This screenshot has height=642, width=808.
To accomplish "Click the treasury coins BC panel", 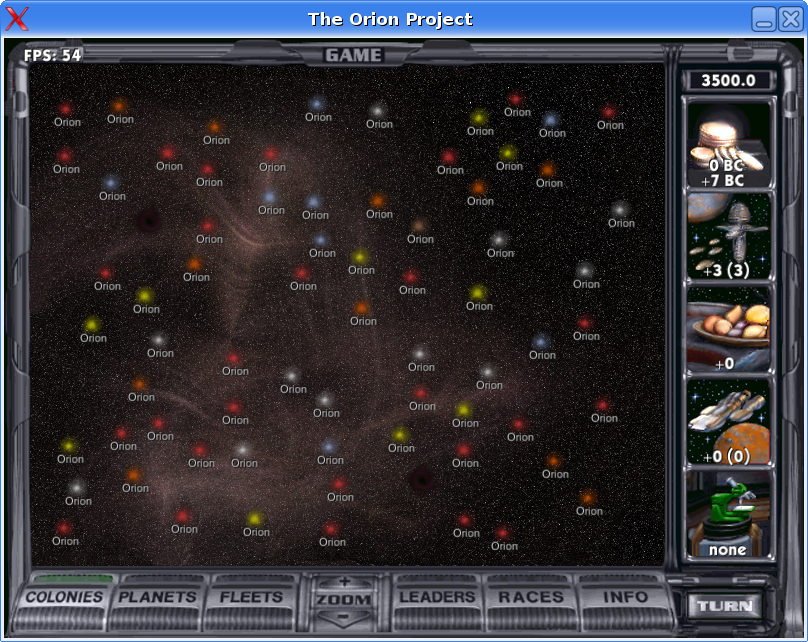I will coord(728,145).
